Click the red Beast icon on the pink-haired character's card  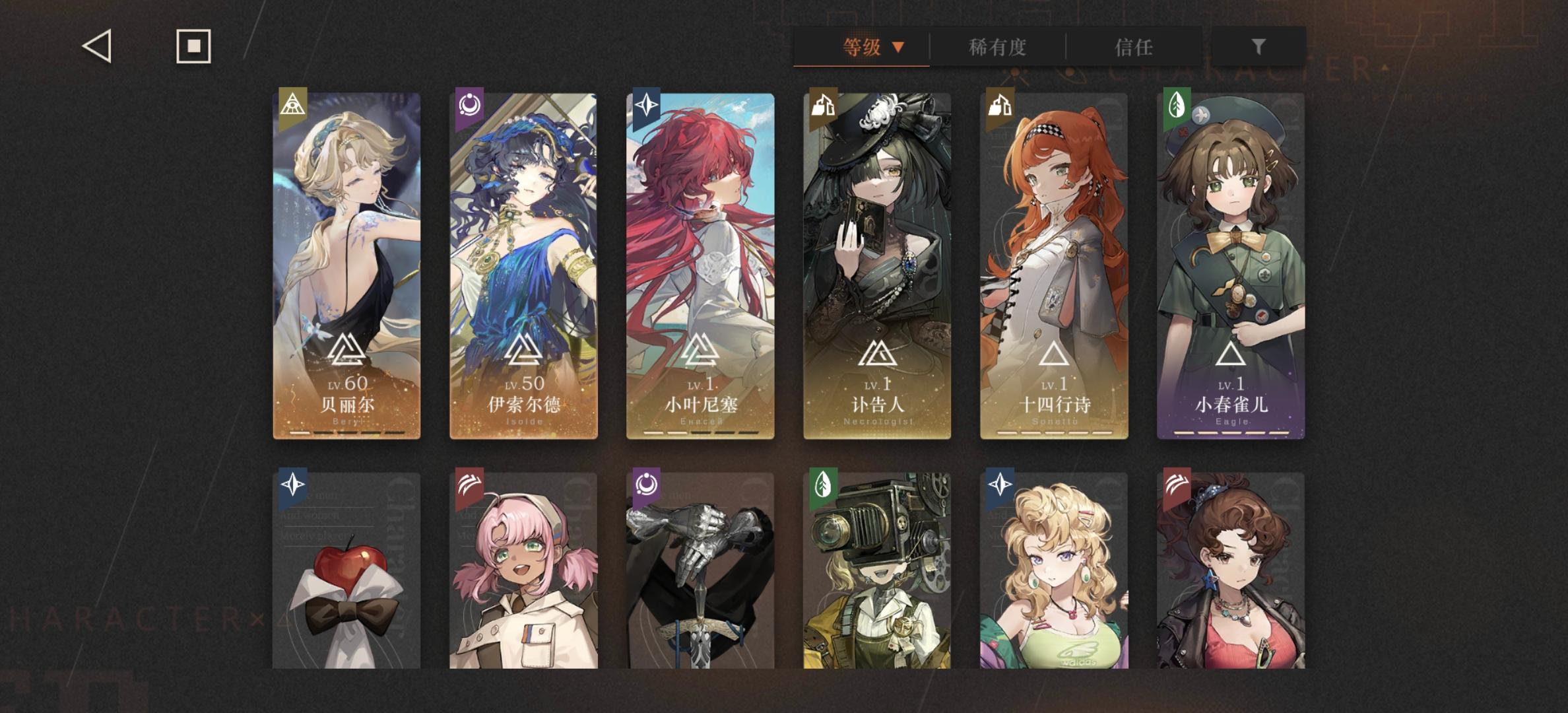(x=470, y=485)
